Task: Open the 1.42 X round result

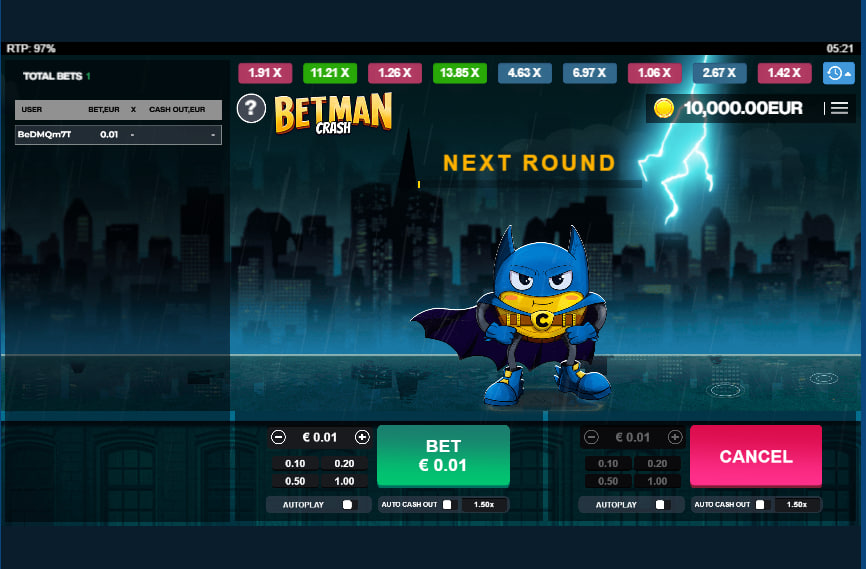Action: [x=784, y=73]
